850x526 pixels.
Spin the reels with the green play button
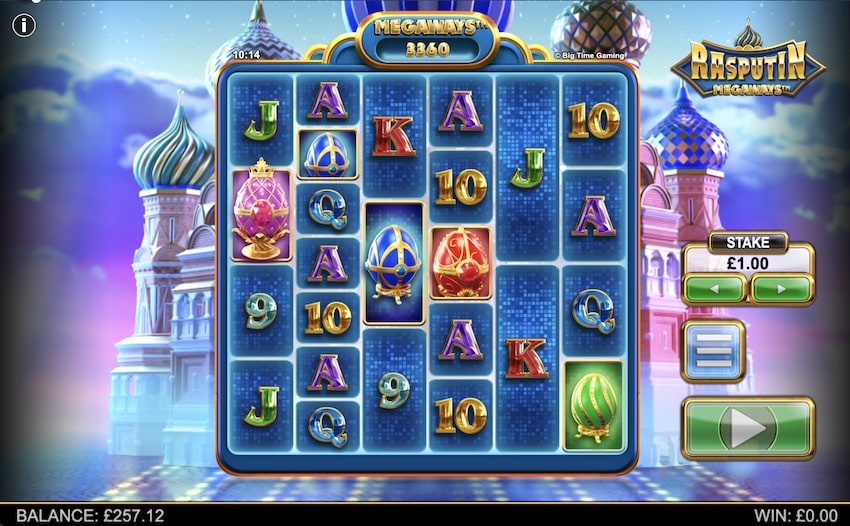(748, 428)
